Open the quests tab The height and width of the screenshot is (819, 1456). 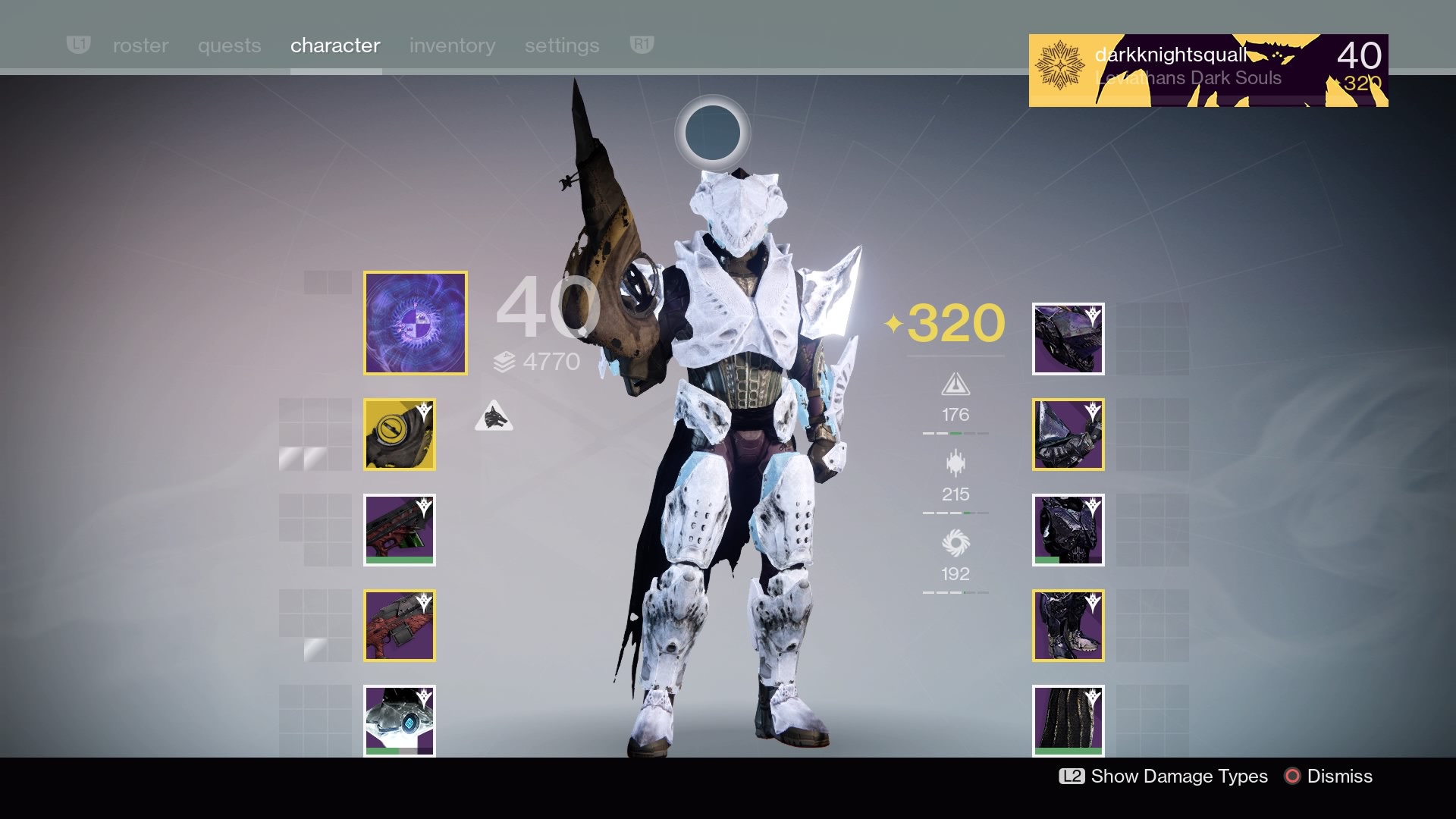(229, 45)
